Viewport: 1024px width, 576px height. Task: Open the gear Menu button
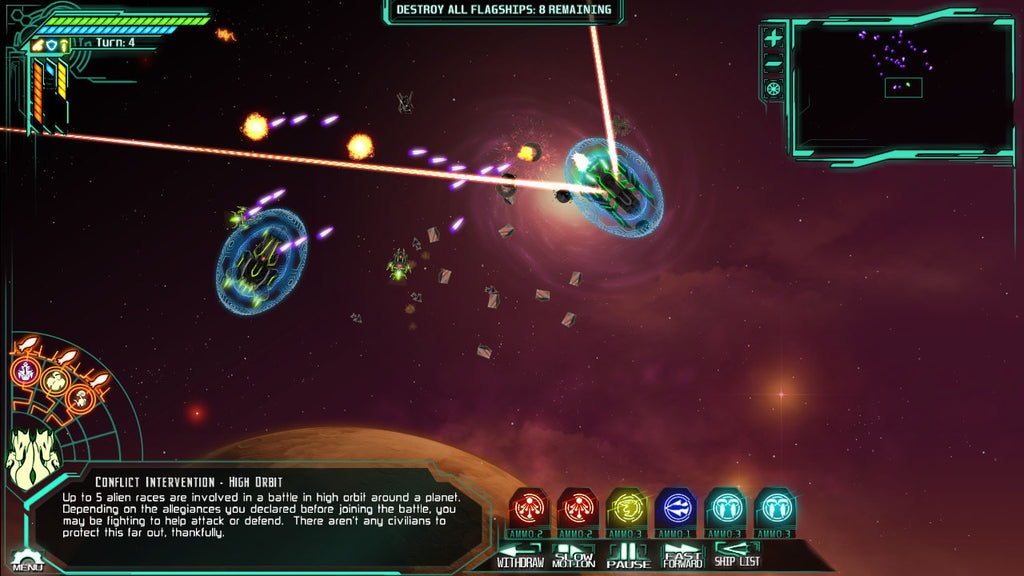pyautogui.click(x=27, y=561)
